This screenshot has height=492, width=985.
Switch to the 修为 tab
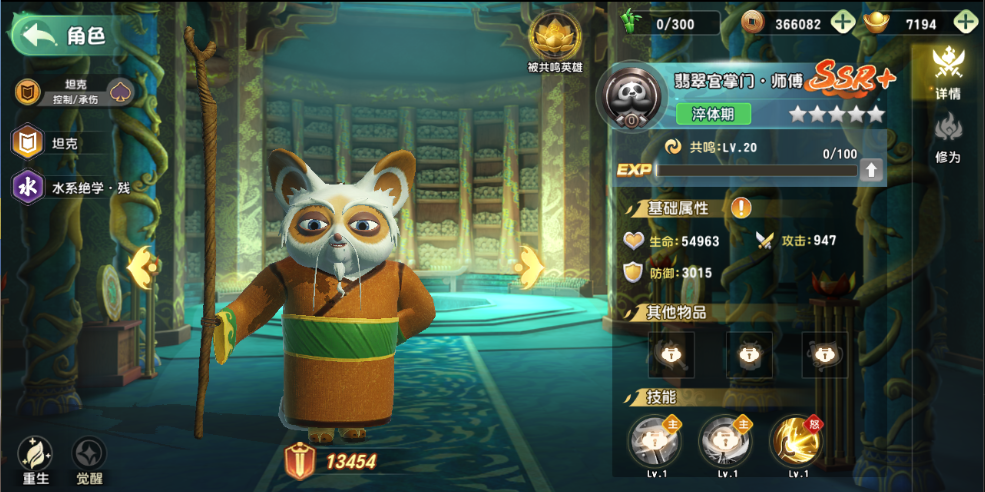coord(947,137)
